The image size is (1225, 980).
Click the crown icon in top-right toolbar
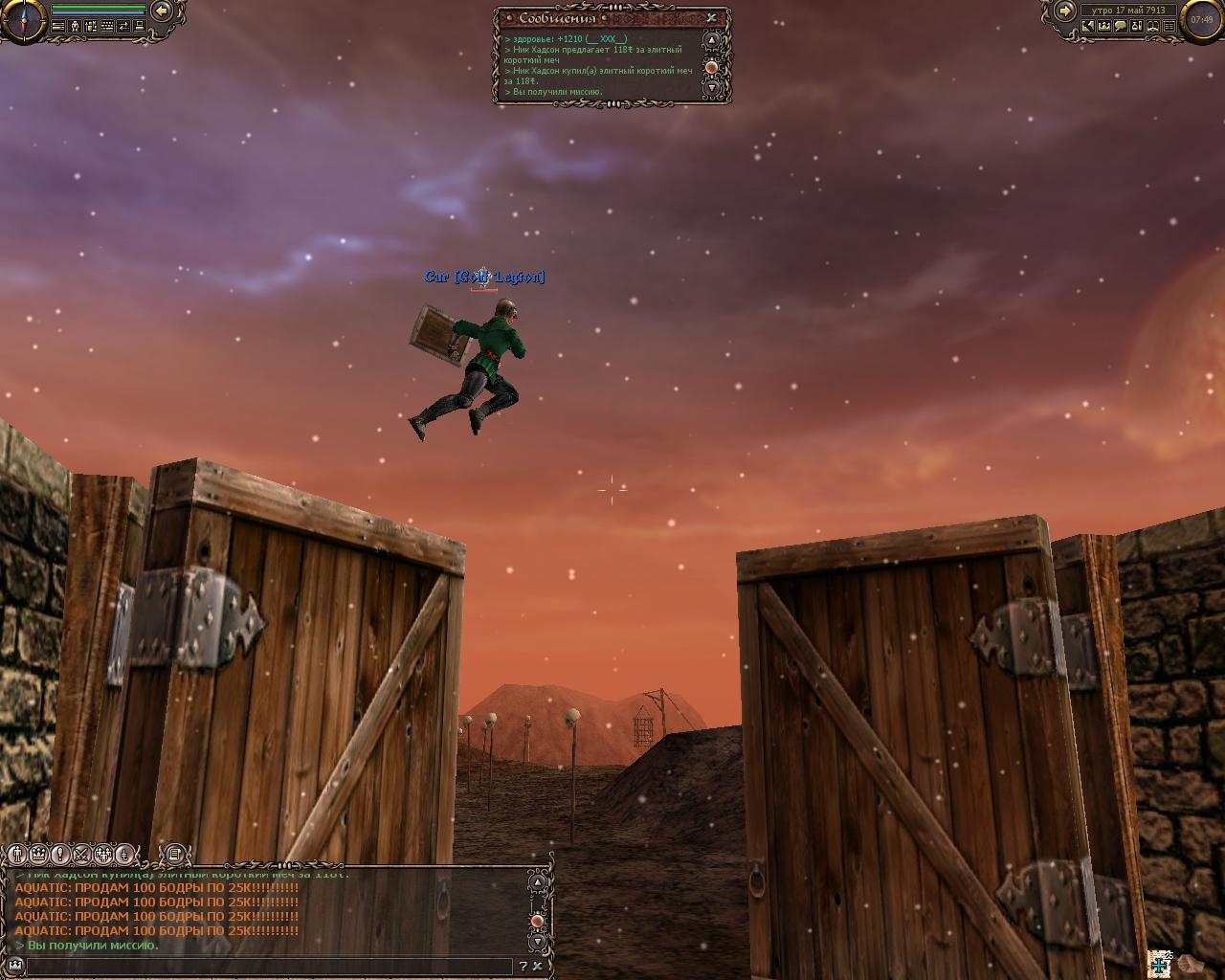[x=1104, y=27]
